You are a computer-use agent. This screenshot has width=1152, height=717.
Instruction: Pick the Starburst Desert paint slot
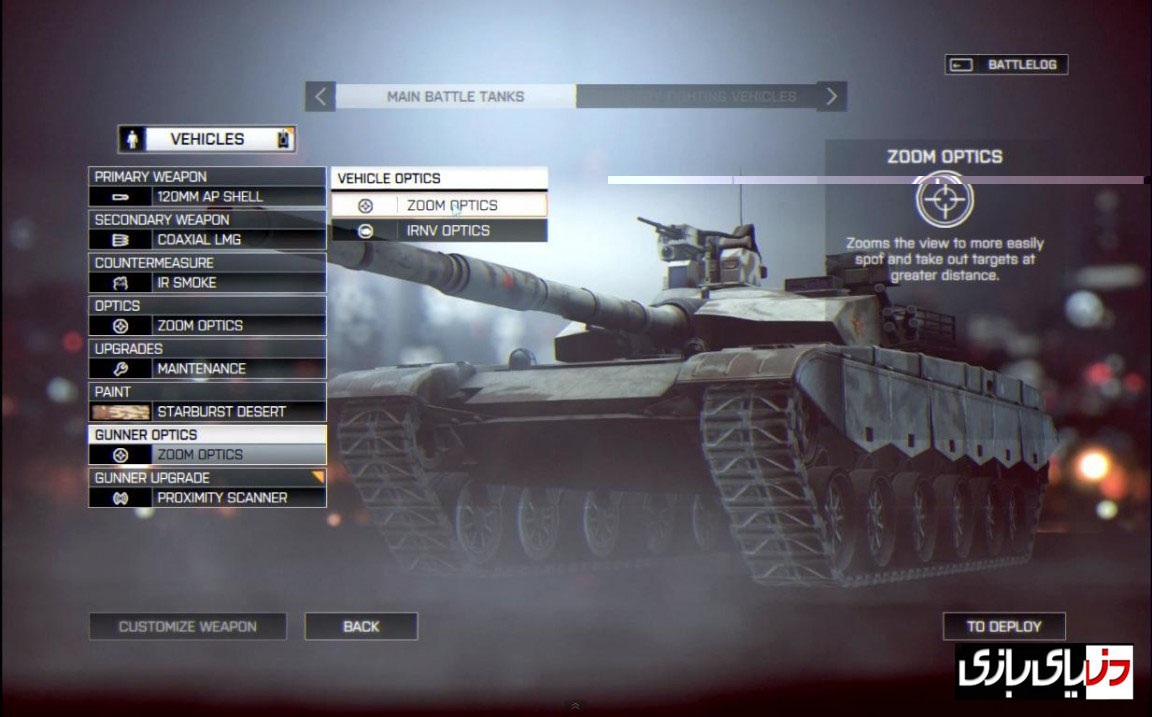point(207,412)
